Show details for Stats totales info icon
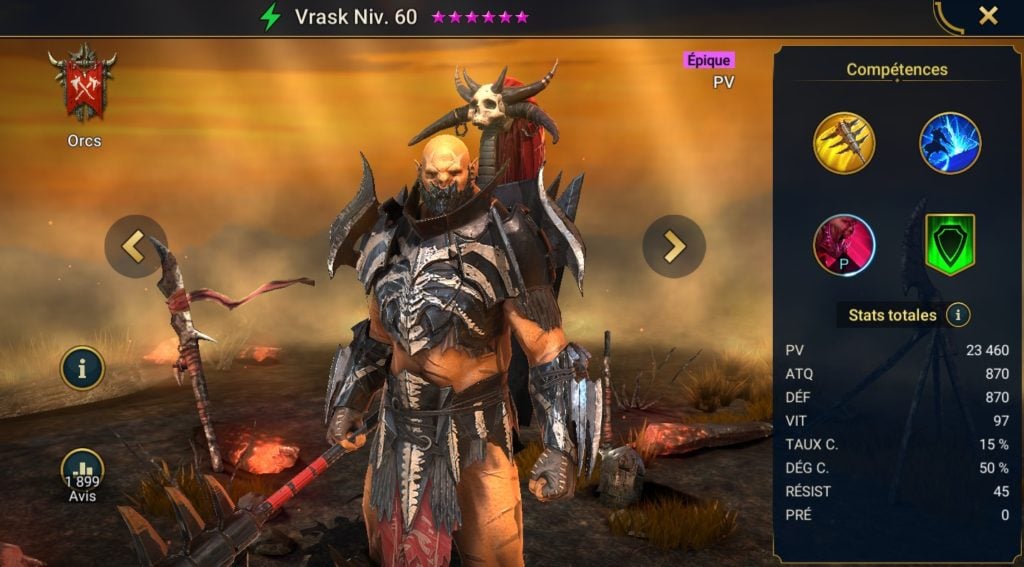1024x567 pixels. pos(958,315)
